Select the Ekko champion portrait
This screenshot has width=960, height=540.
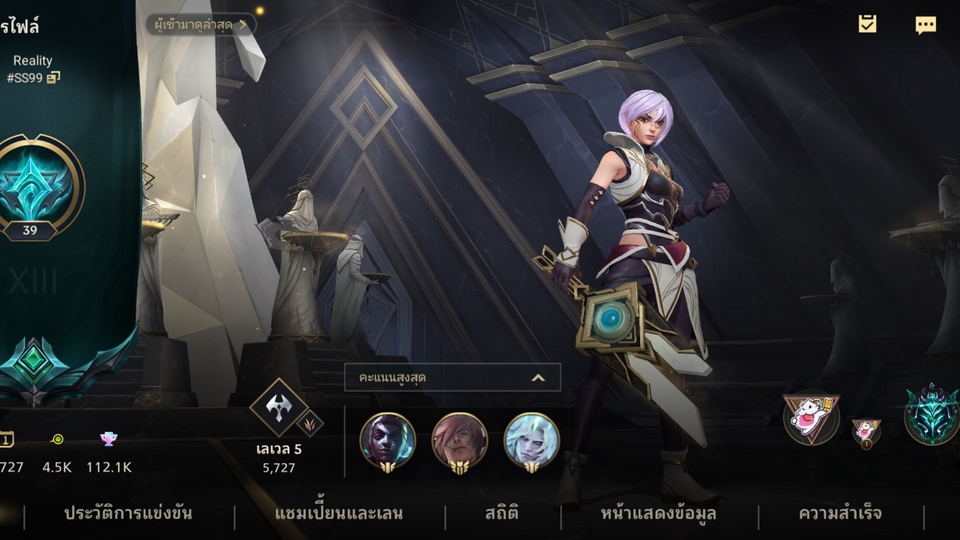point(388,440)
